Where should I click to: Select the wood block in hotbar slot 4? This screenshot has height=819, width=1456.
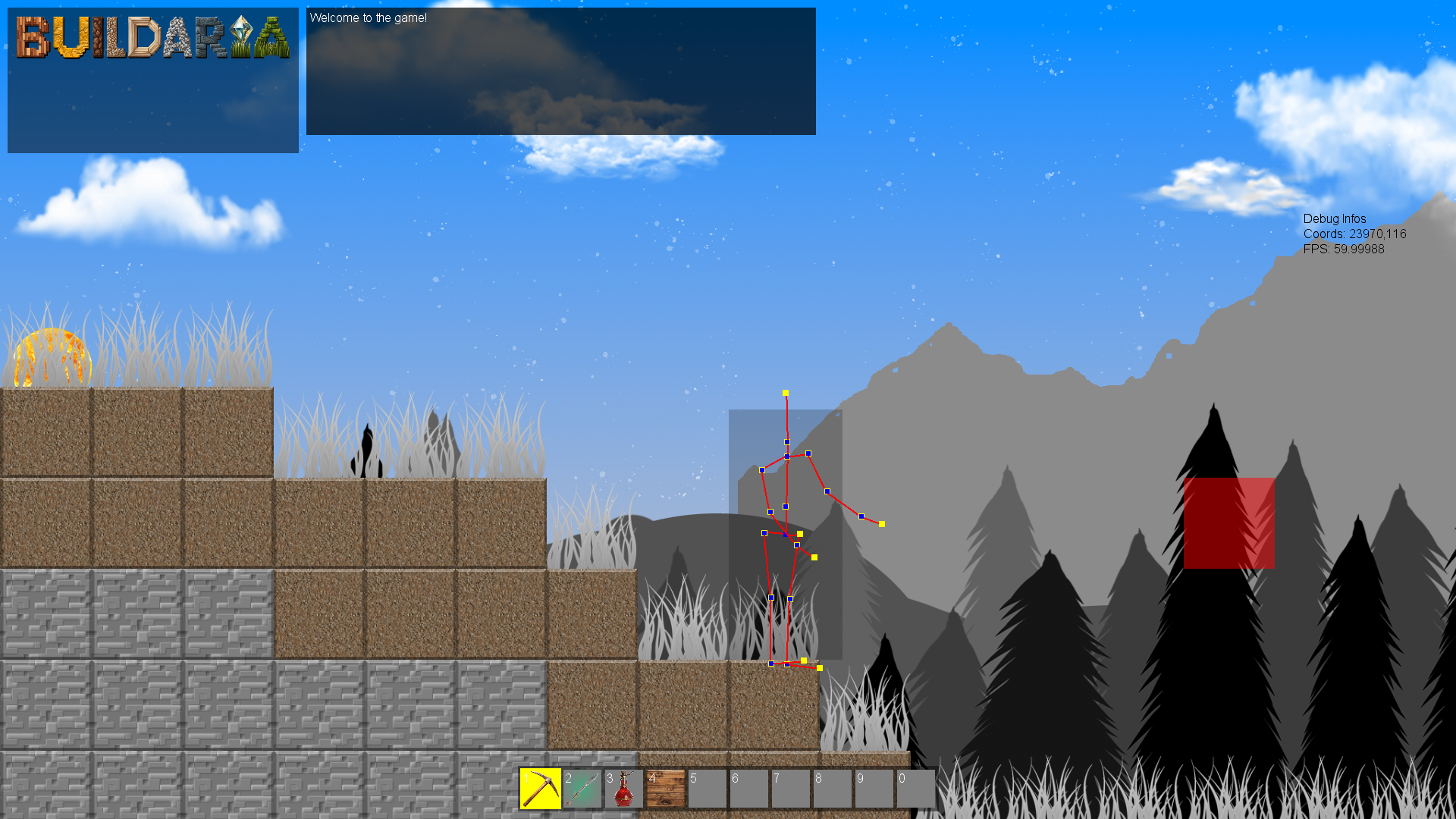(666, 789)
